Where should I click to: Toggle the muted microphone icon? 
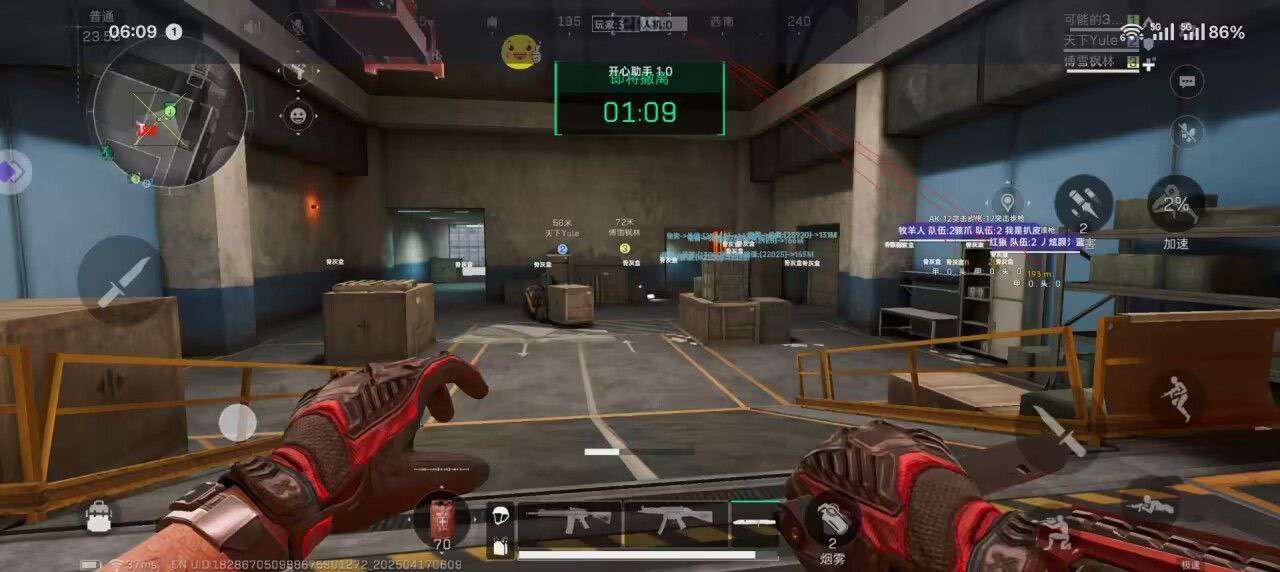coord(297,27)
